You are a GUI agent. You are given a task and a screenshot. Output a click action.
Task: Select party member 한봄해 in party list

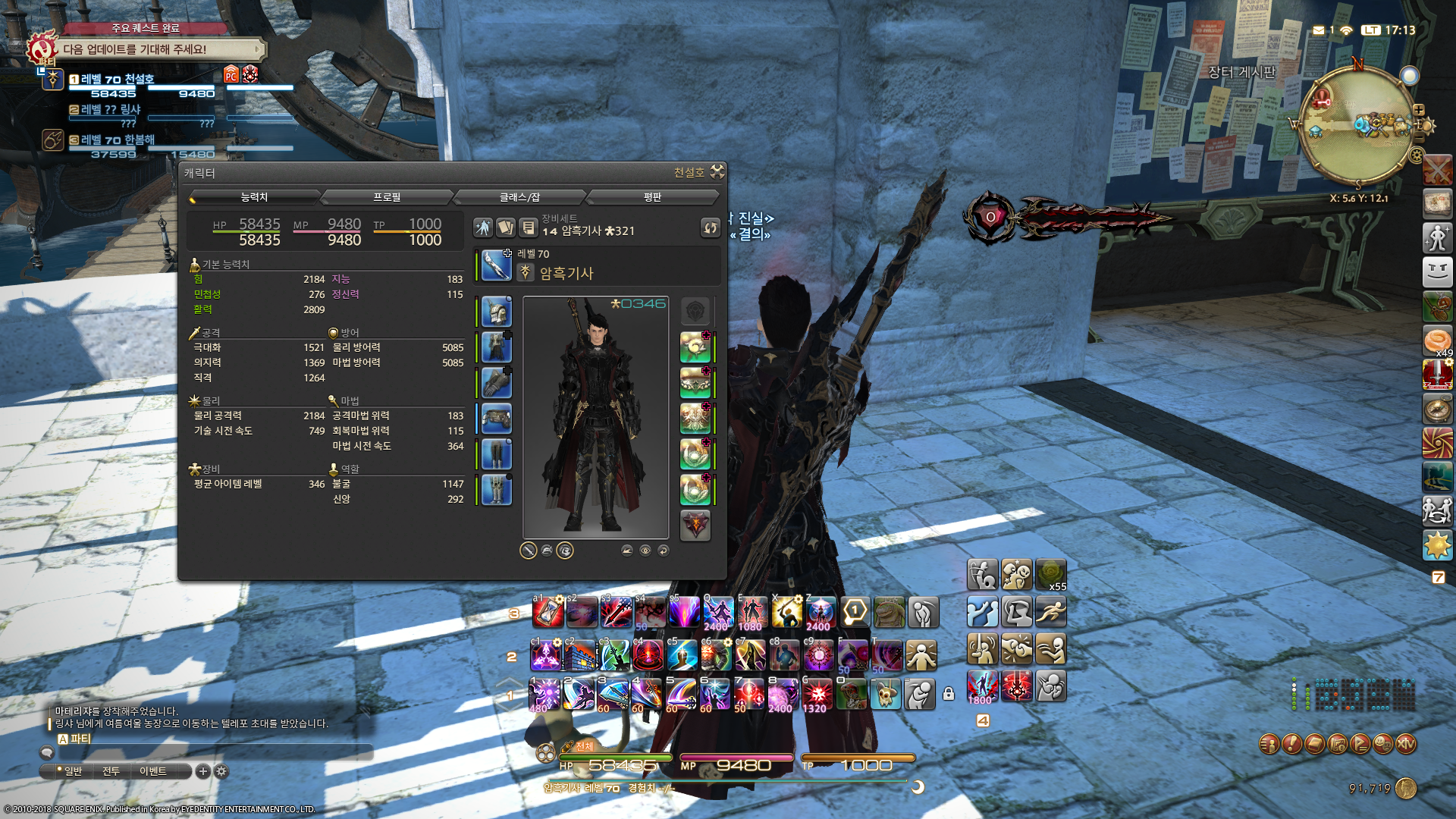(118, 140)
